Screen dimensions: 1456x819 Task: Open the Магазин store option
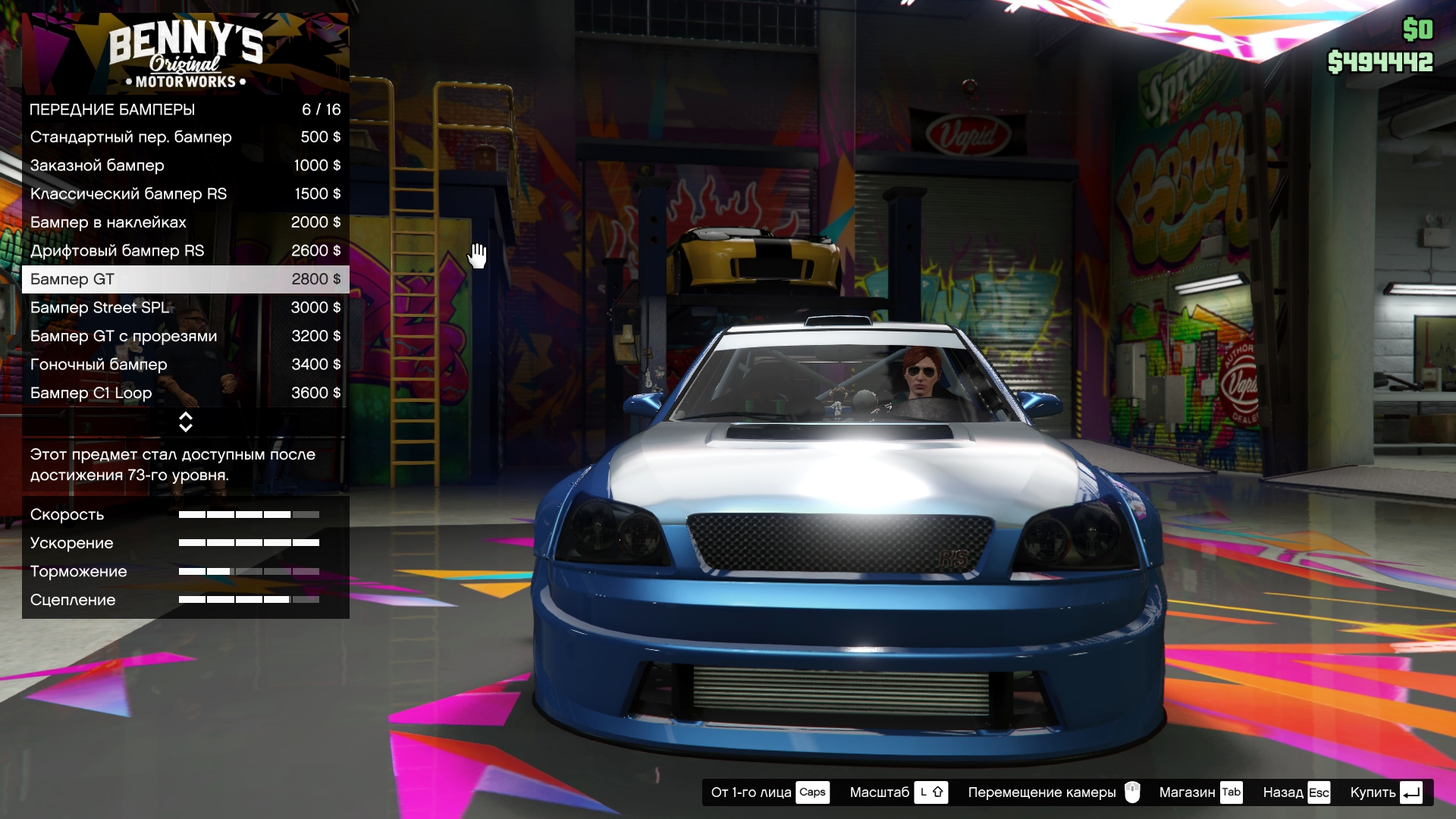[1200, 792]
